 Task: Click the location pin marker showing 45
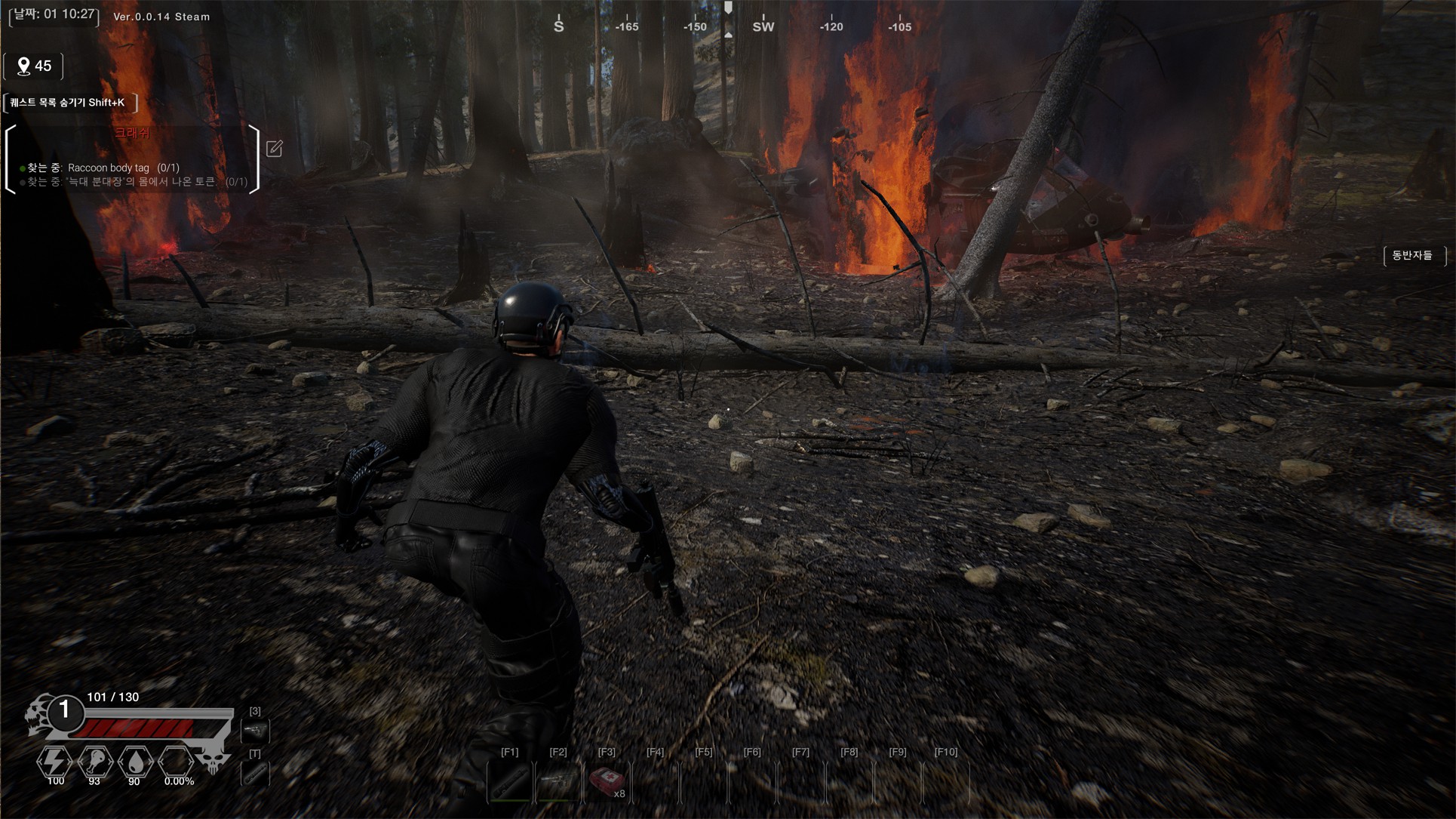pos(34,66)
